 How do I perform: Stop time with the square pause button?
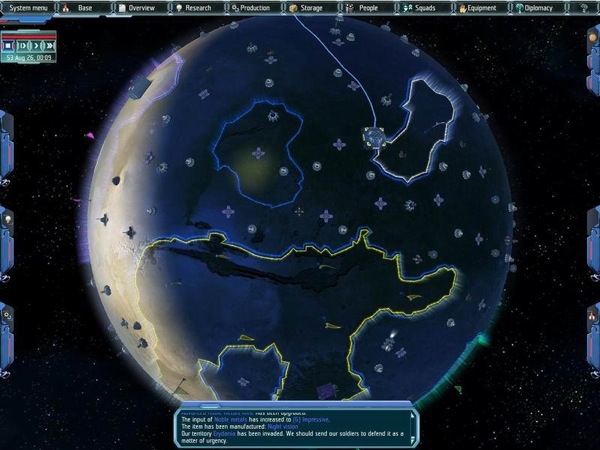point(9,45)
